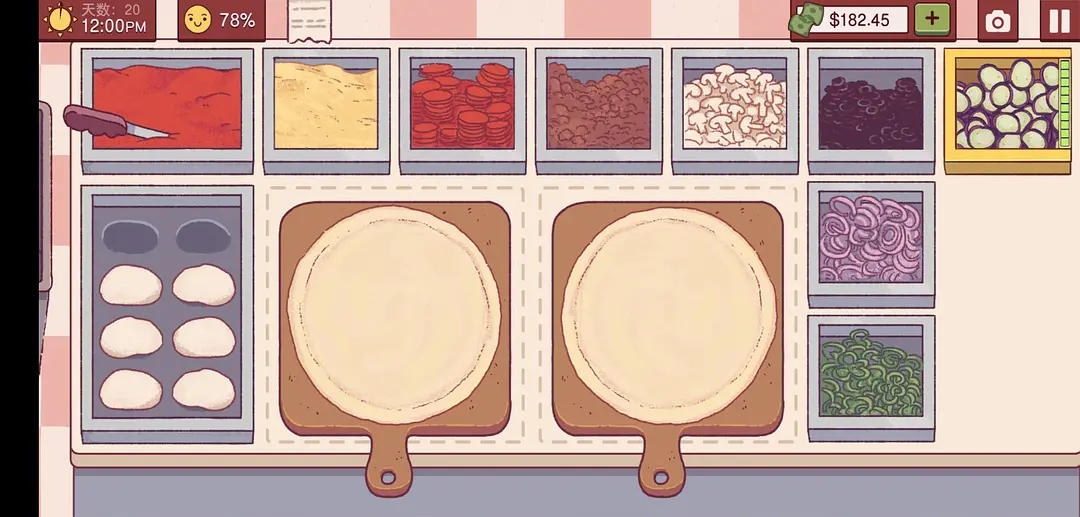Select the mushroom topping bin

pyautogui.click(x=735, y=106)
